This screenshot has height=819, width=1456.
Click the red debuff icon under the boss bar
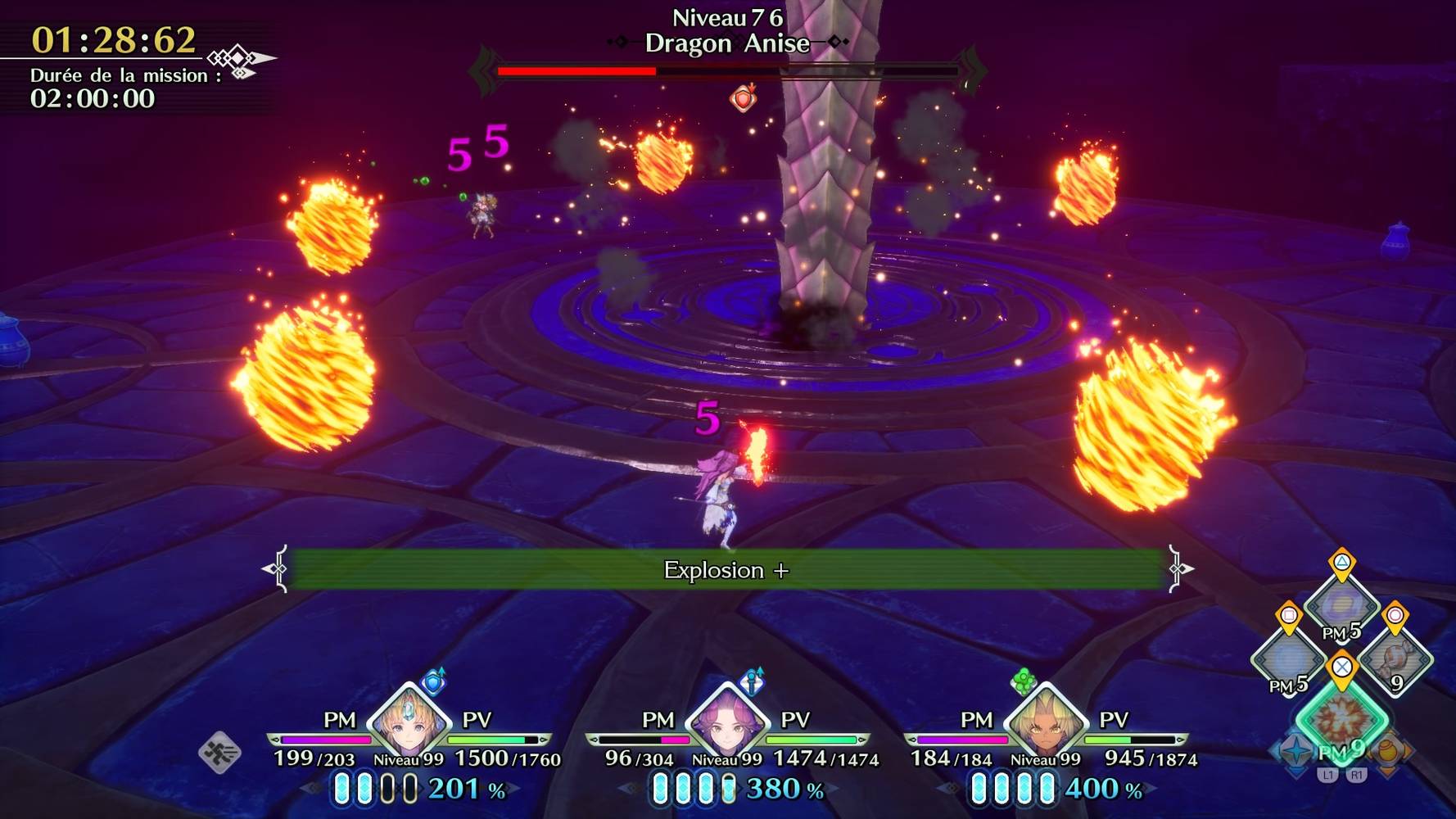coord(743,98)
